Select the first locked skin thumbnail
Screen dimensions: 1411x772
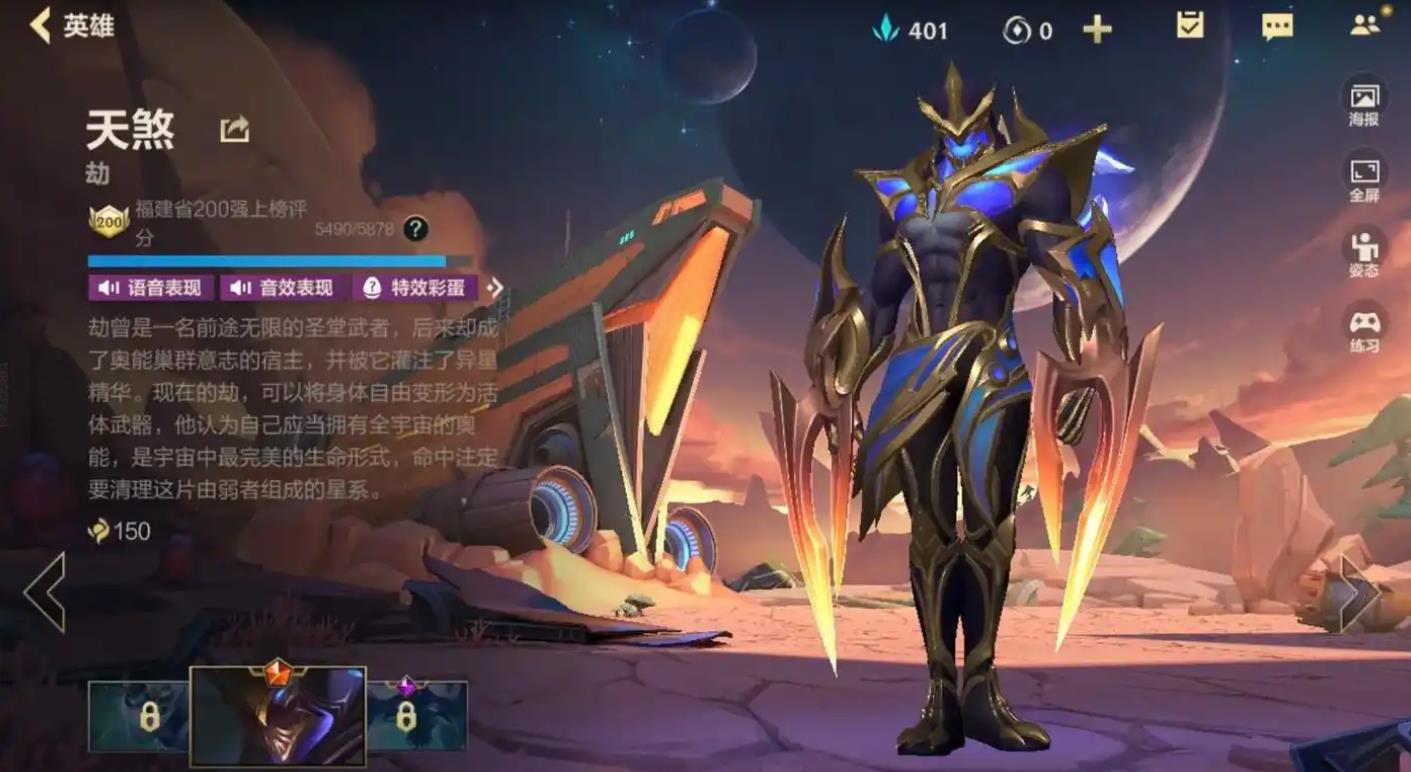tap(138, 715)
